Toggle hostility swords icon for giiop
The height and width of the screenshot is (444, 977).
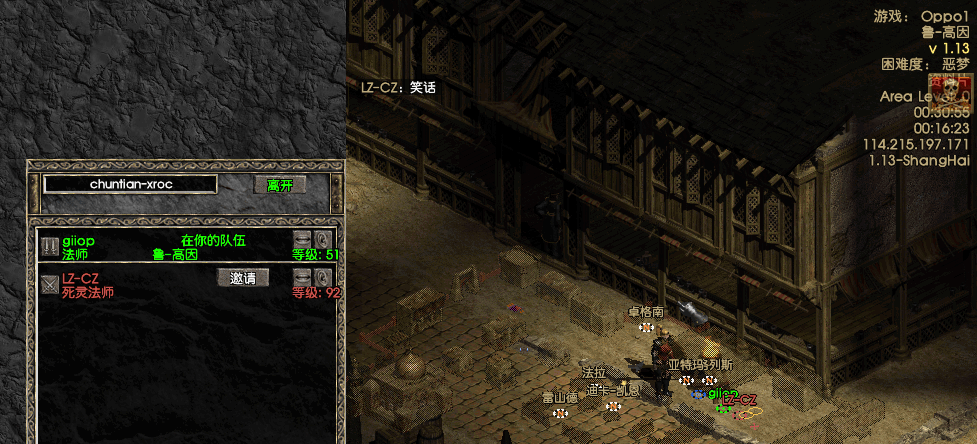(49, 246)
